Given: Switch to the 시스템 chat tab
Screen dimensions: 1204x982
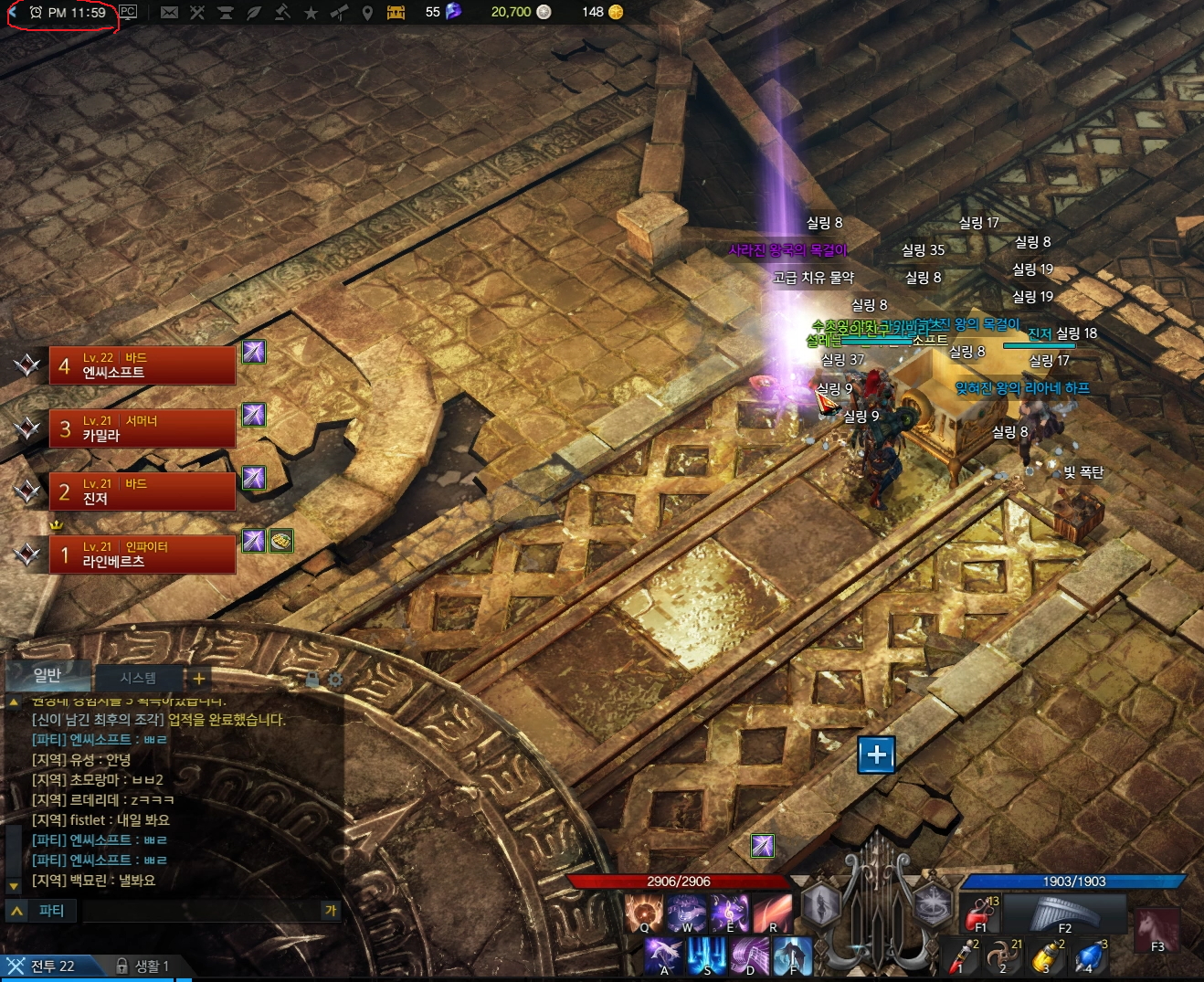Looking at the screenshot, I should [138, 678].
